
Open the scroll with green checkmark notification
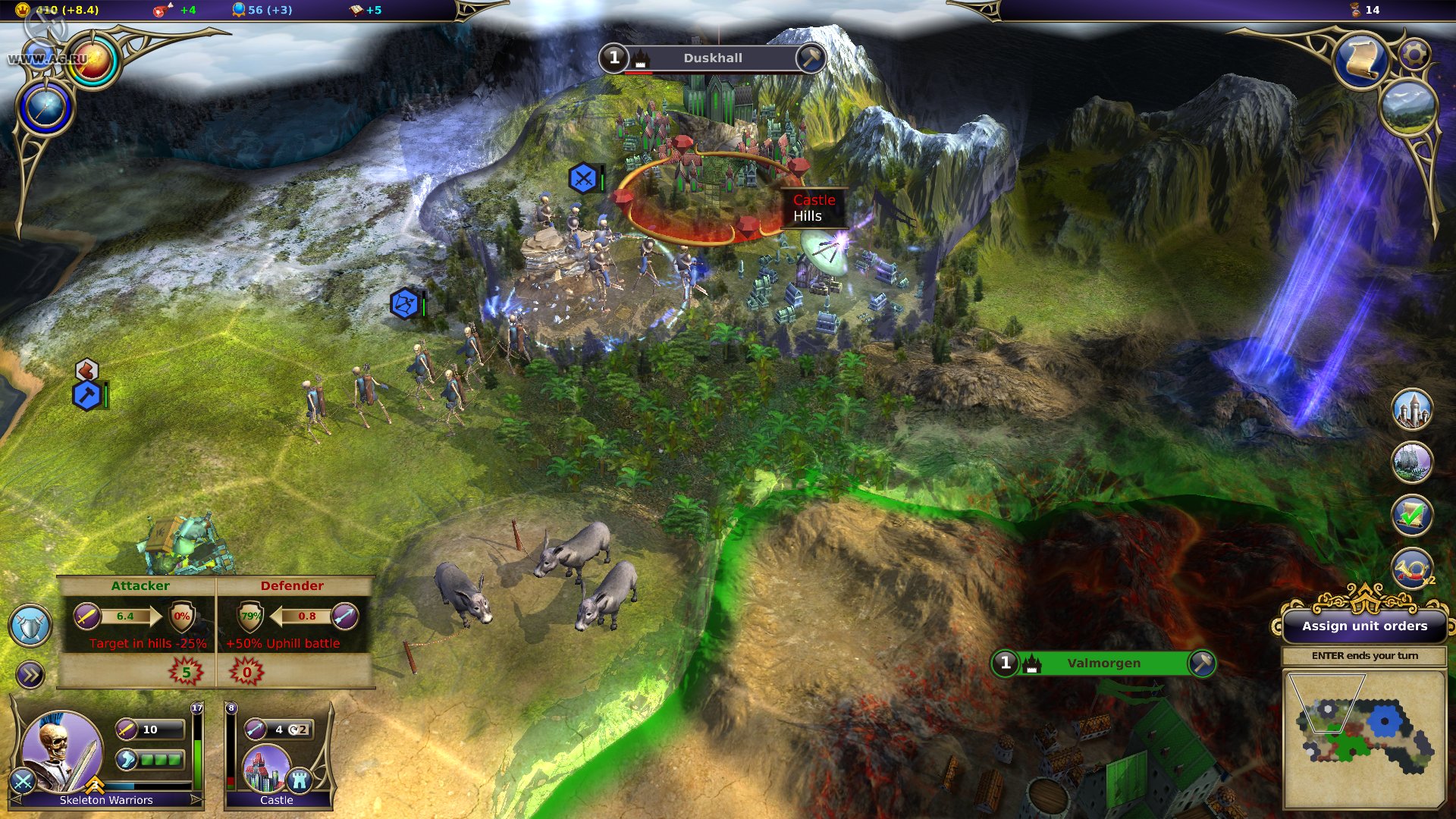tap(1412, 516)
